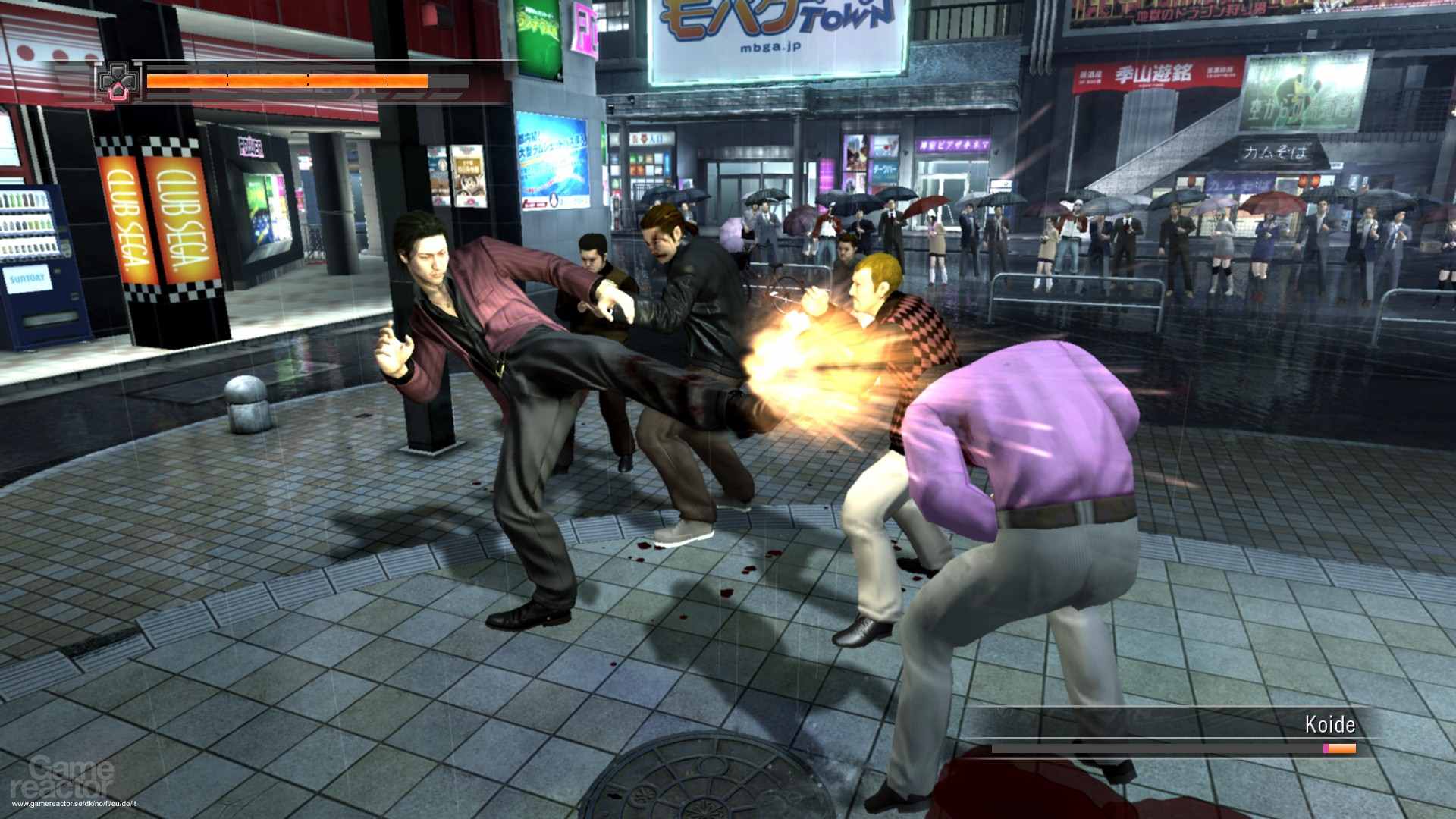The width and height of the screenshot is (1456, 819).
Task: Click the mbga.jp Town billboard
Action: [773, 38]
